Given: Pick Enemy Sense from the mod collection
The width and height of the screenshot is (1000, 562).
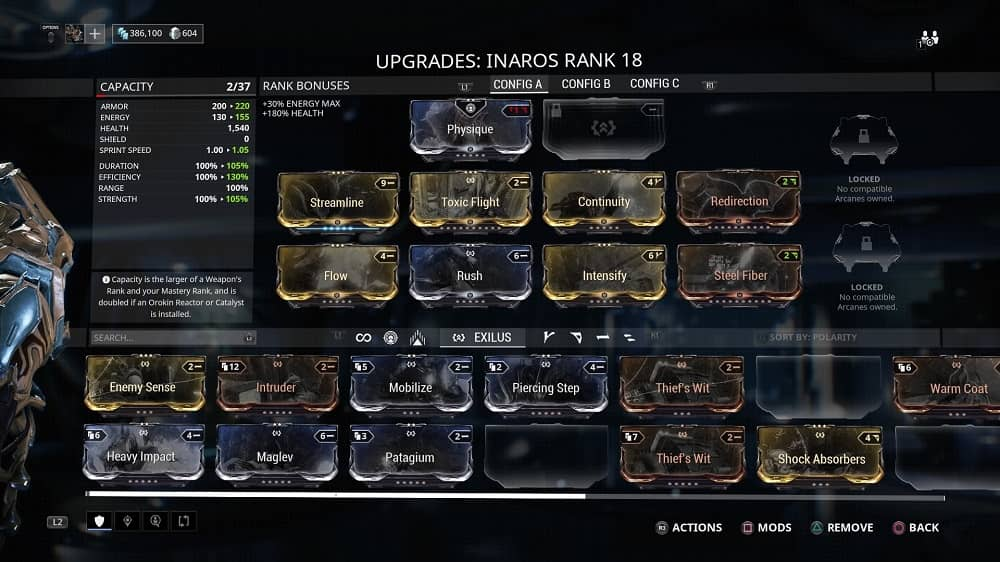Looking at the screenshot, I should (143, 386).
